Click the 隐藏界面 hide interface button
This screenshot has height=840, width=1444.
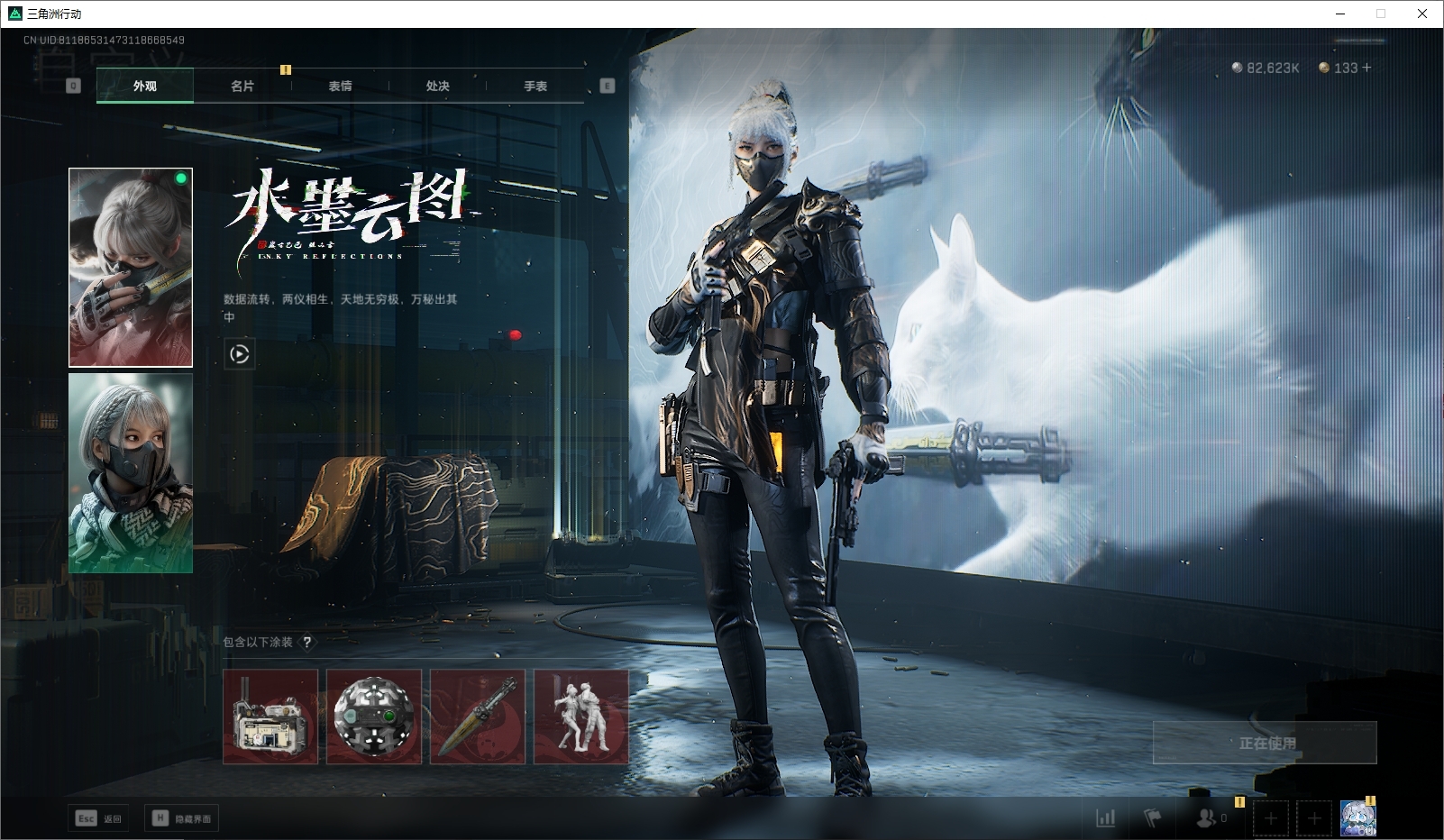click(181, 818)
